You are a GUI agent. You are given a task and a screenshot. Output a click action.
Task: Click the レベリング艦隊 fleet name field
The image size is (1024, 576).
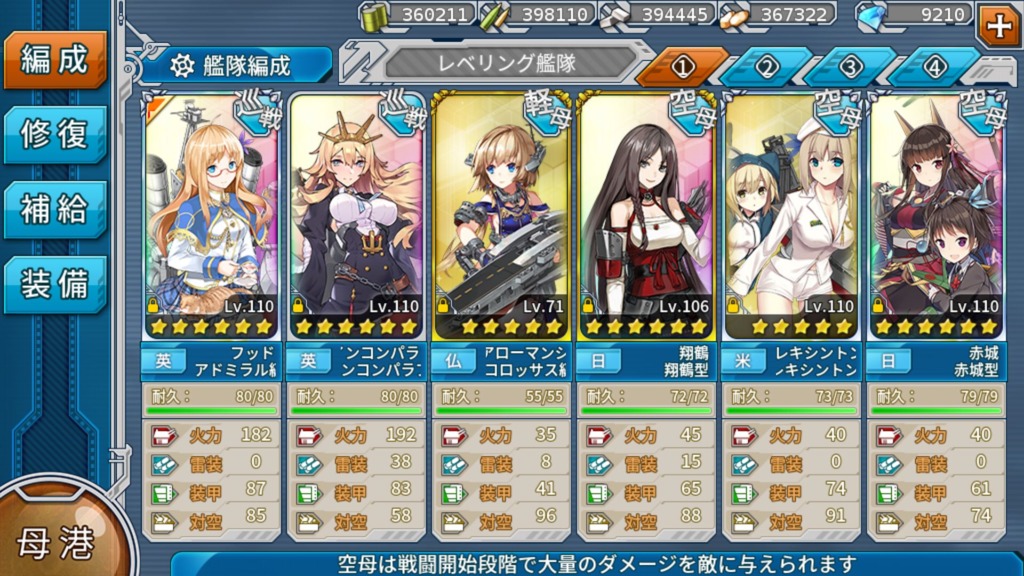[x=508, y=63]
